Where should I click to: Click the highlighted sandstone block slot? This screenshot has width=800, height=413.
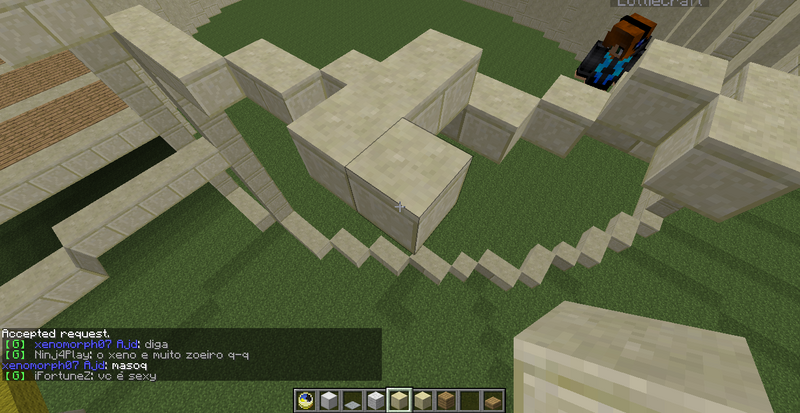(400, 401)
